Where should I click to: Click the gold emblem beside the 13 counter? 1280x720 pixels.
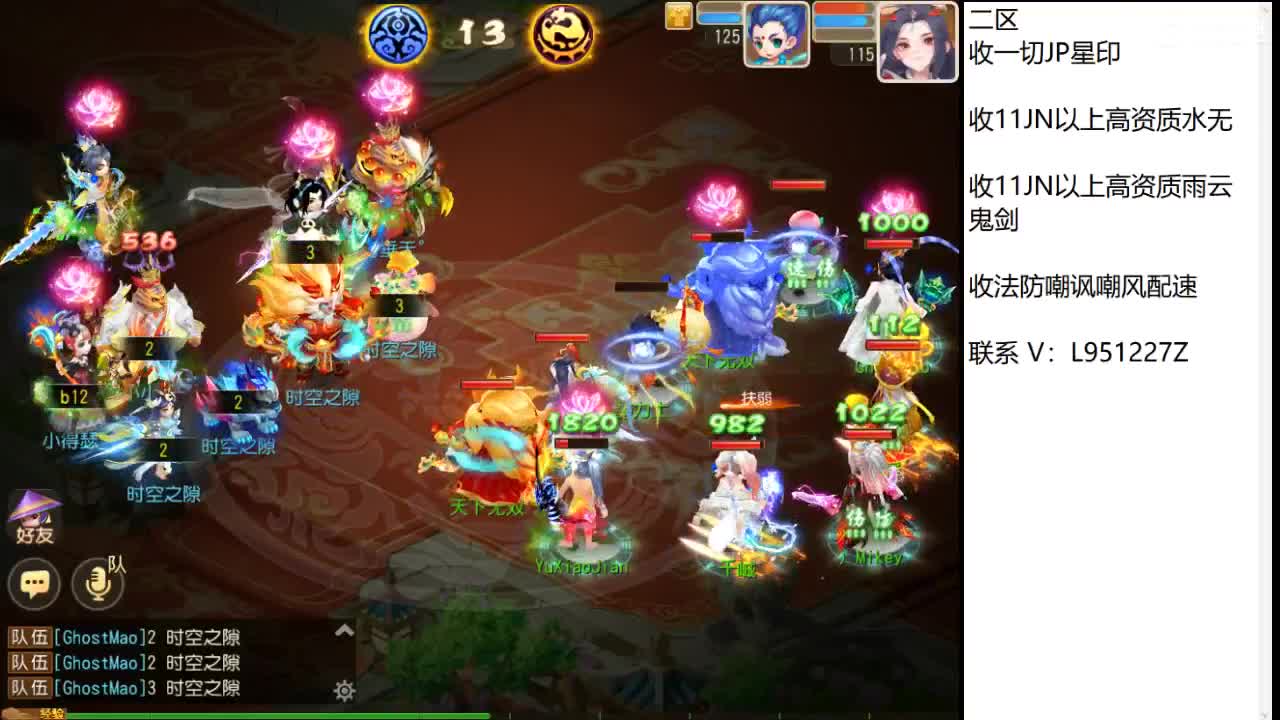point(560,34)
